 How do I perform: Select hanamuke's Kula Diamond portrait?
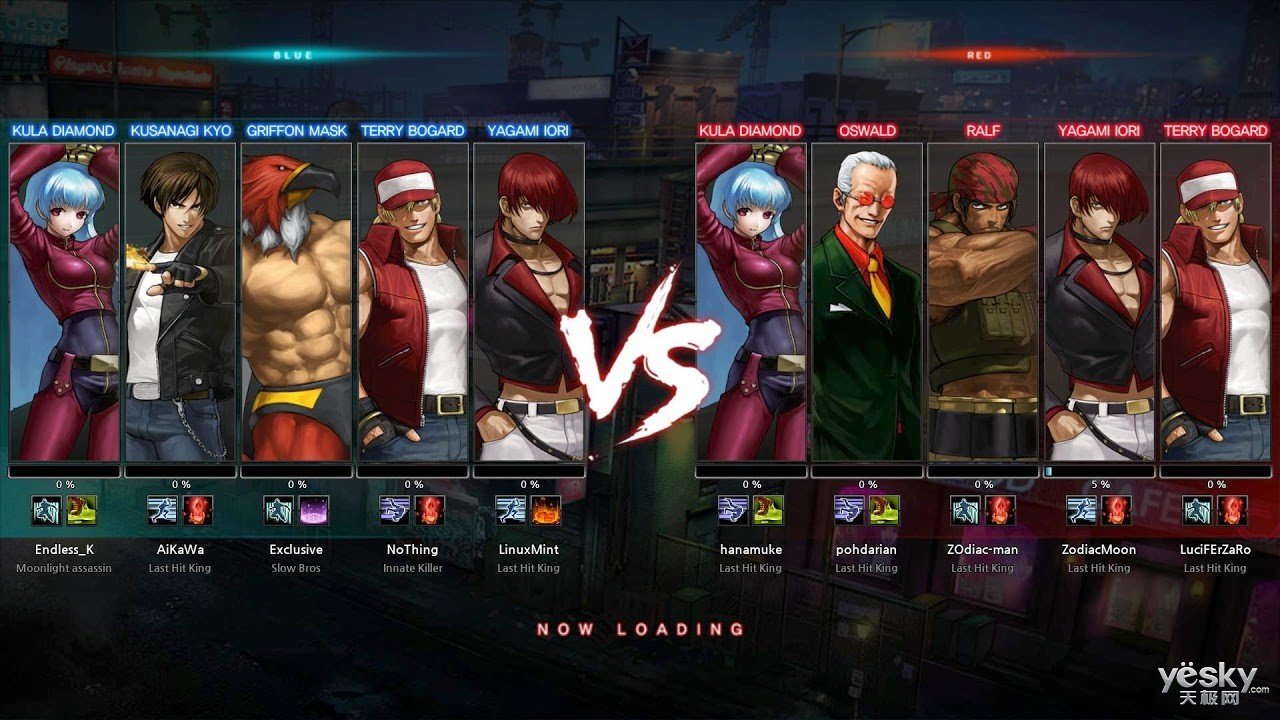coord(751,302)
